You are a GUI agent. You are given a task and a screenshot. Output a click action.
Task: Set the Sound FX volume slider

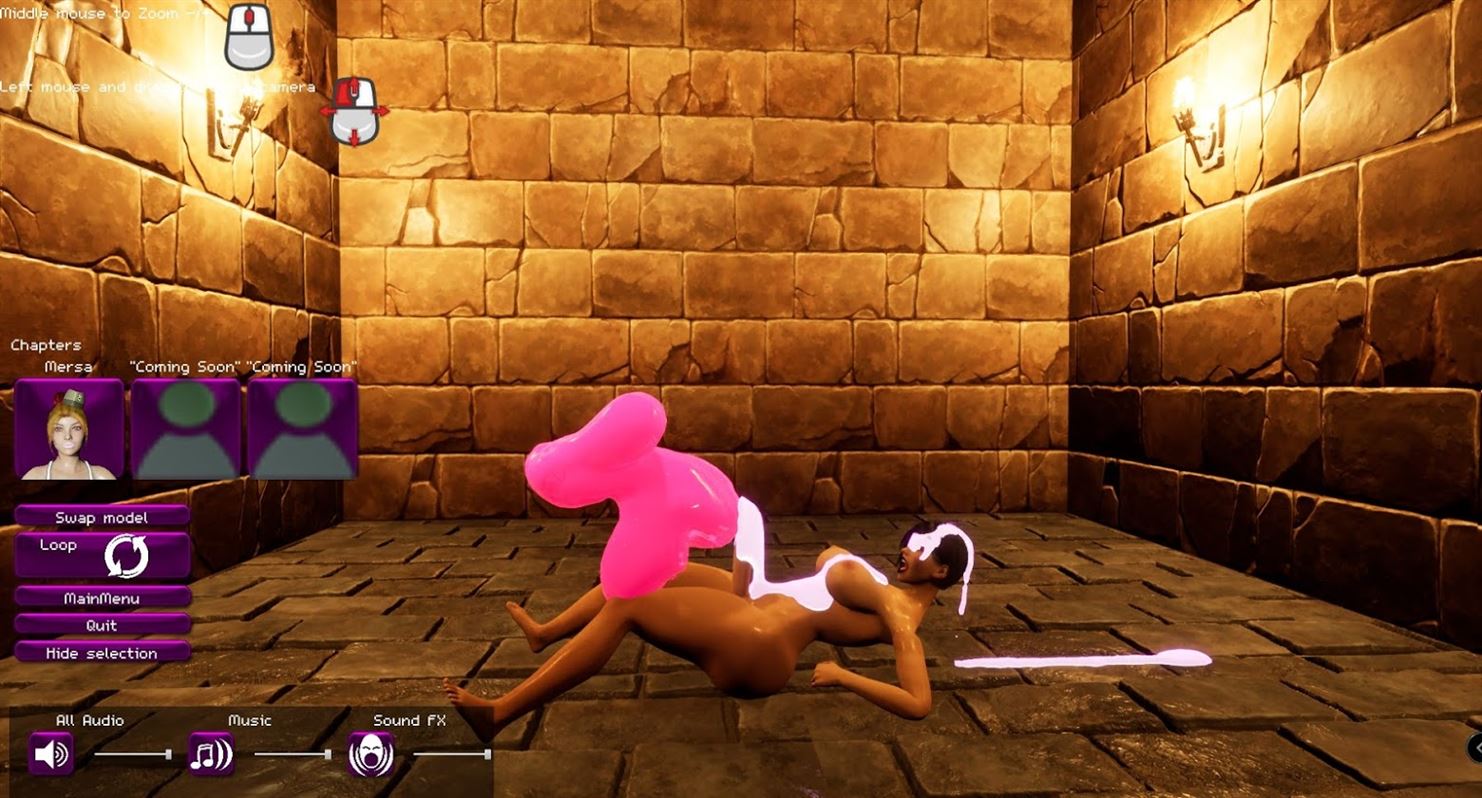coord(451,754)
